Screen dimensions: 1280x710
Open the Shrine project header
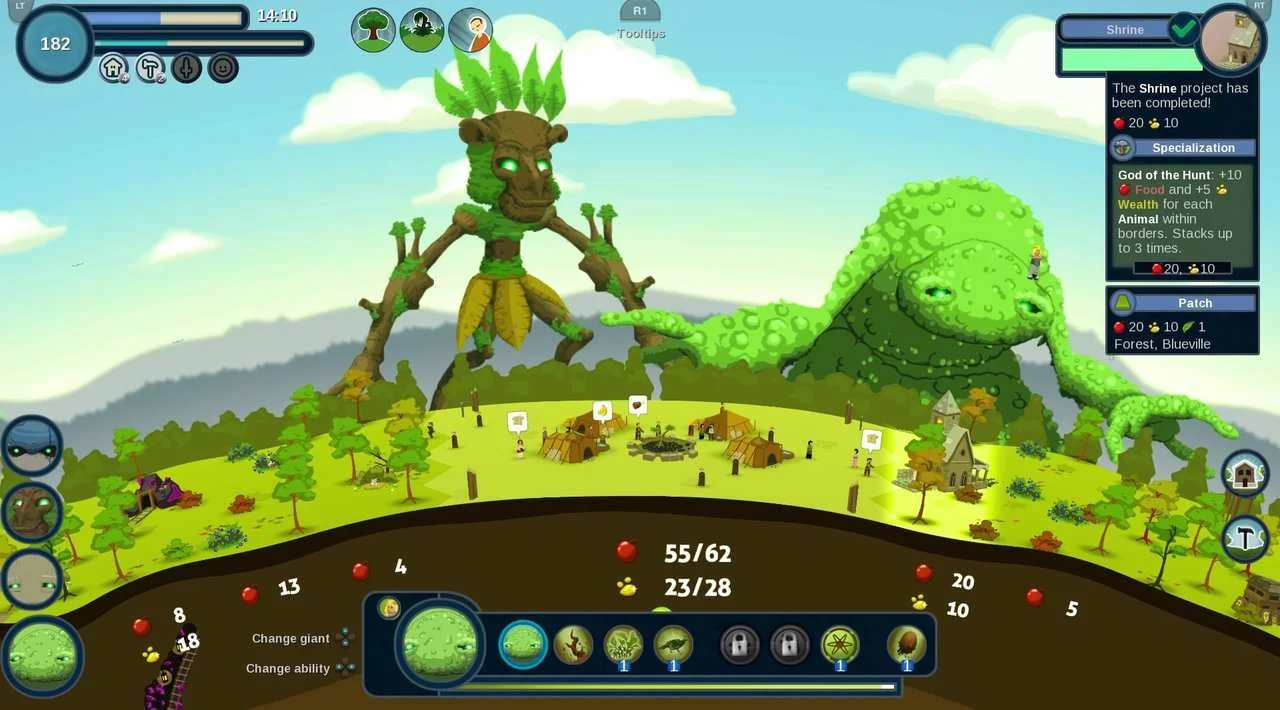click(1125, 30)
